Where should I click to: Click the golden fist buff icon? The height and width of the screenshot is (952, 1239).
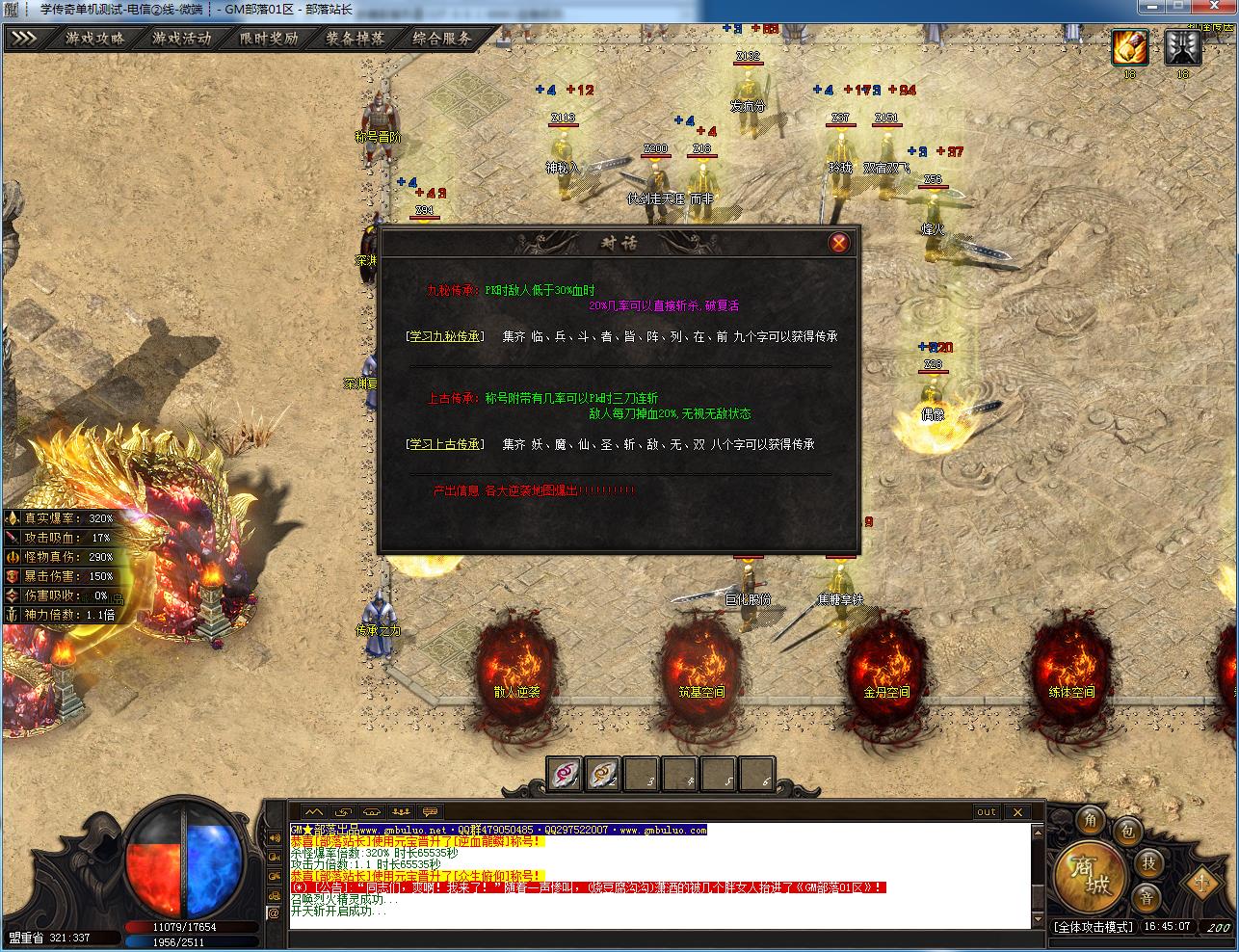pos(1129,47)
